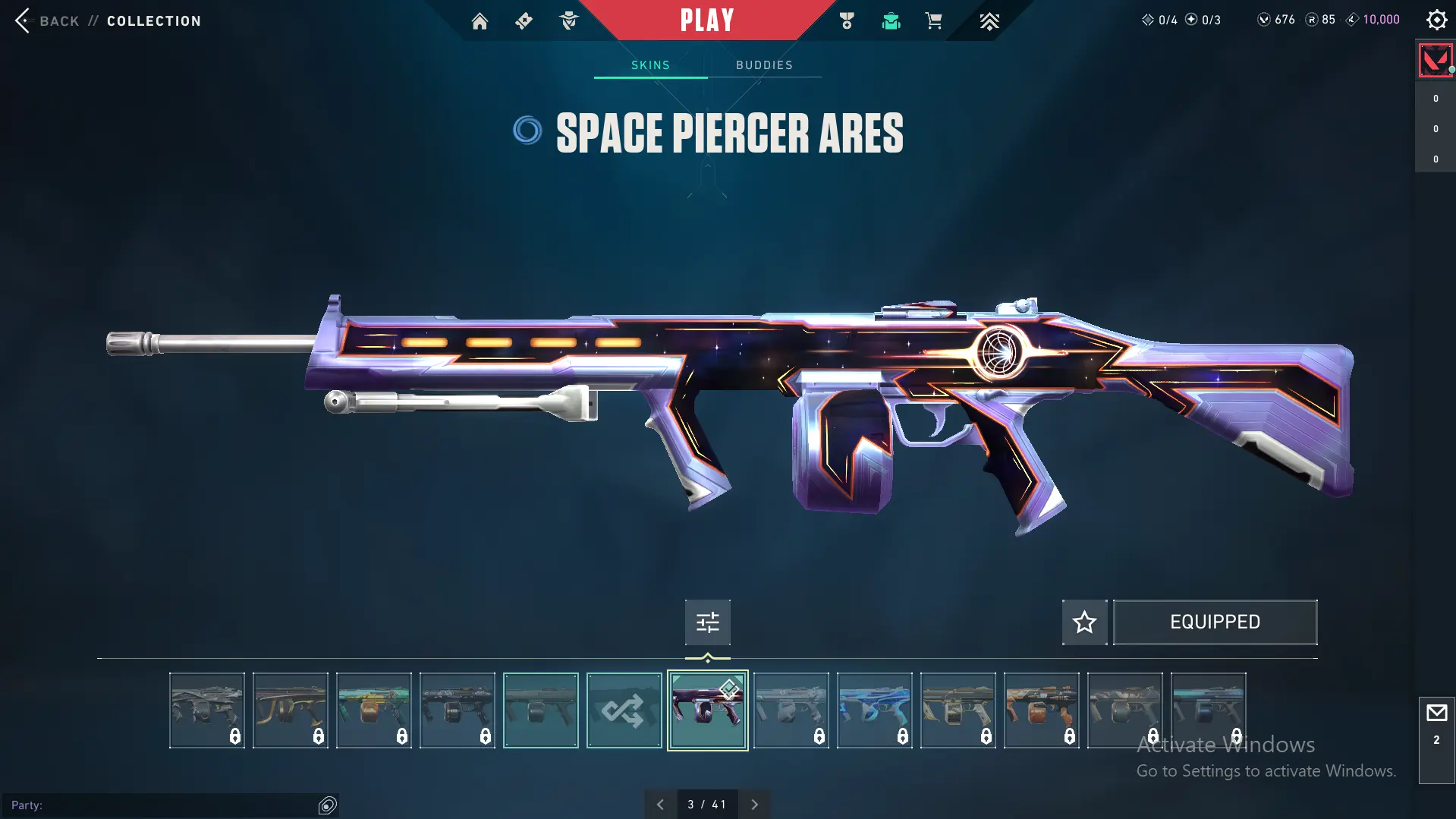Go to the next skins page

point(754,805)
